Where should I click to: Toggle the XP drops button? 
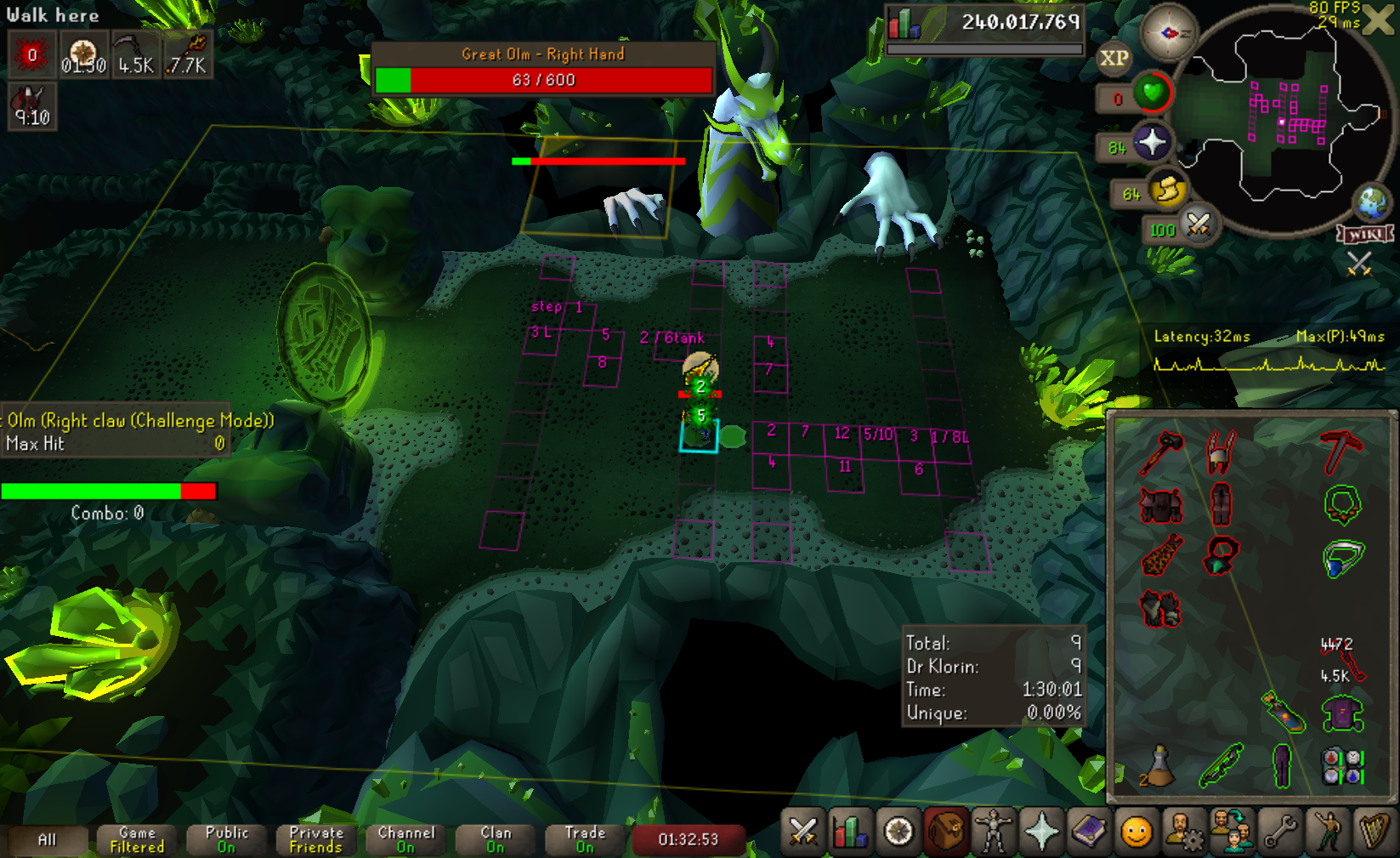(x=1114, y=59)
